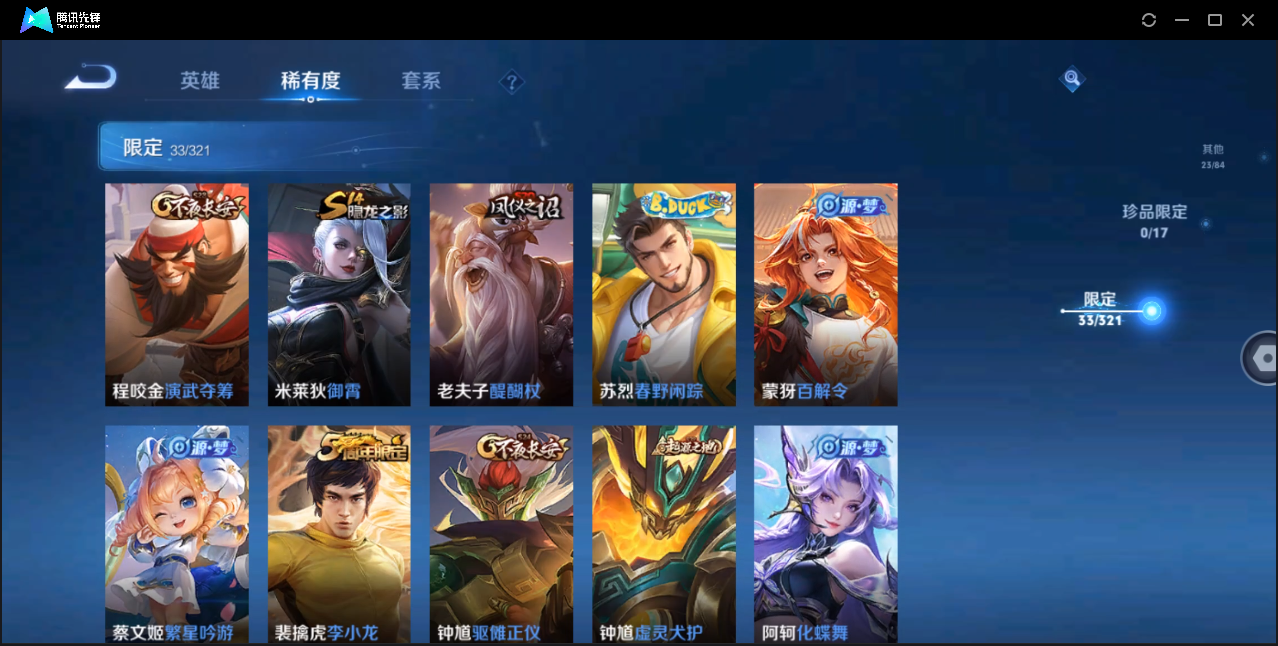This screenshot has width=1278, height=646.
Task: Go back with the return arrow
Action: click(91, 78)
